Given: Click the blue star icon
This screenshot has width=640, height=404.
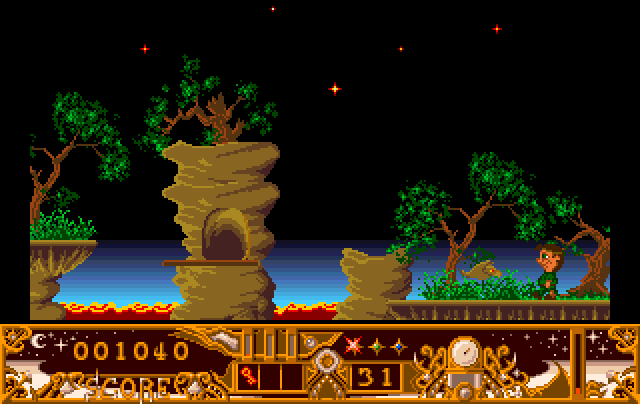Looking at the screenshot, I should [x=397, y=347].
